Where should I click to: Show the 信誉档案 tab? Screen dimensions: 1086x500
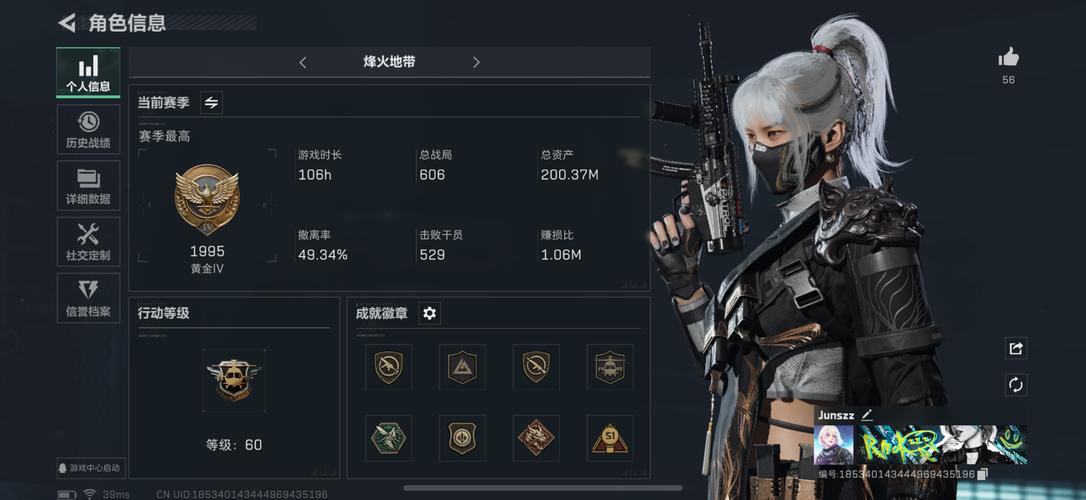(x=88, y=298)
